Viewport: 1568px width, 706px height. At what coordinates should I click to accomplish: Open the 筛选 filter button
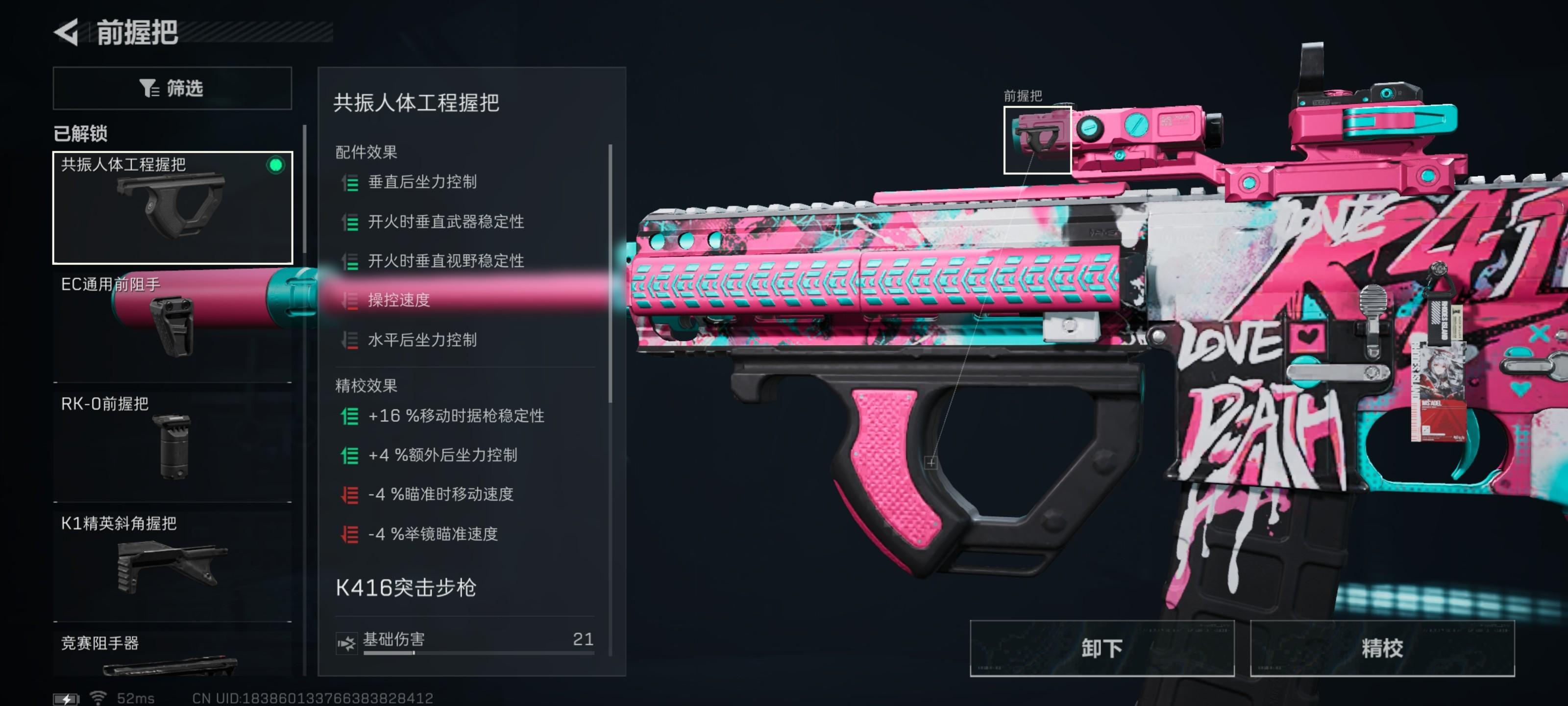[172, 88]
